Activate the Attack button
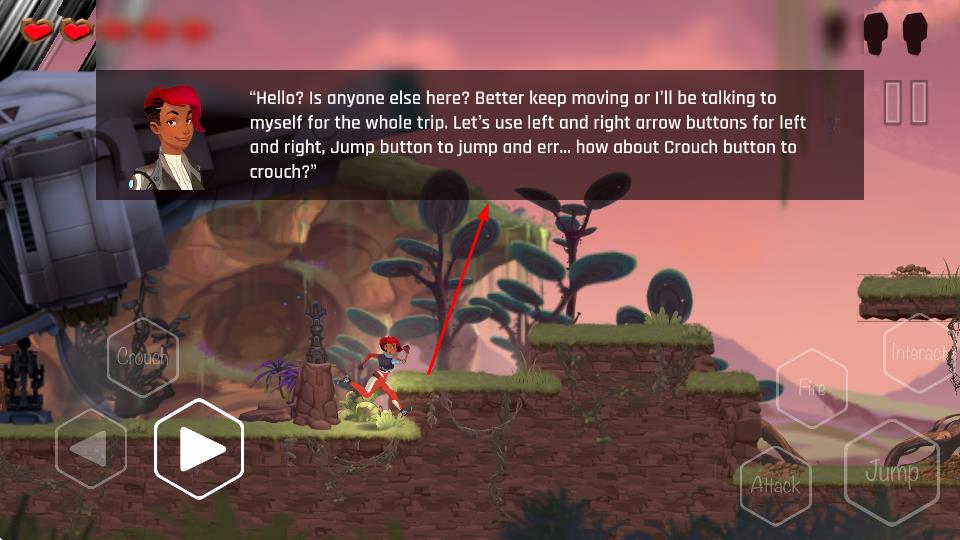The height and width of the screenshot is (540, 960). [x=776, y=486]
